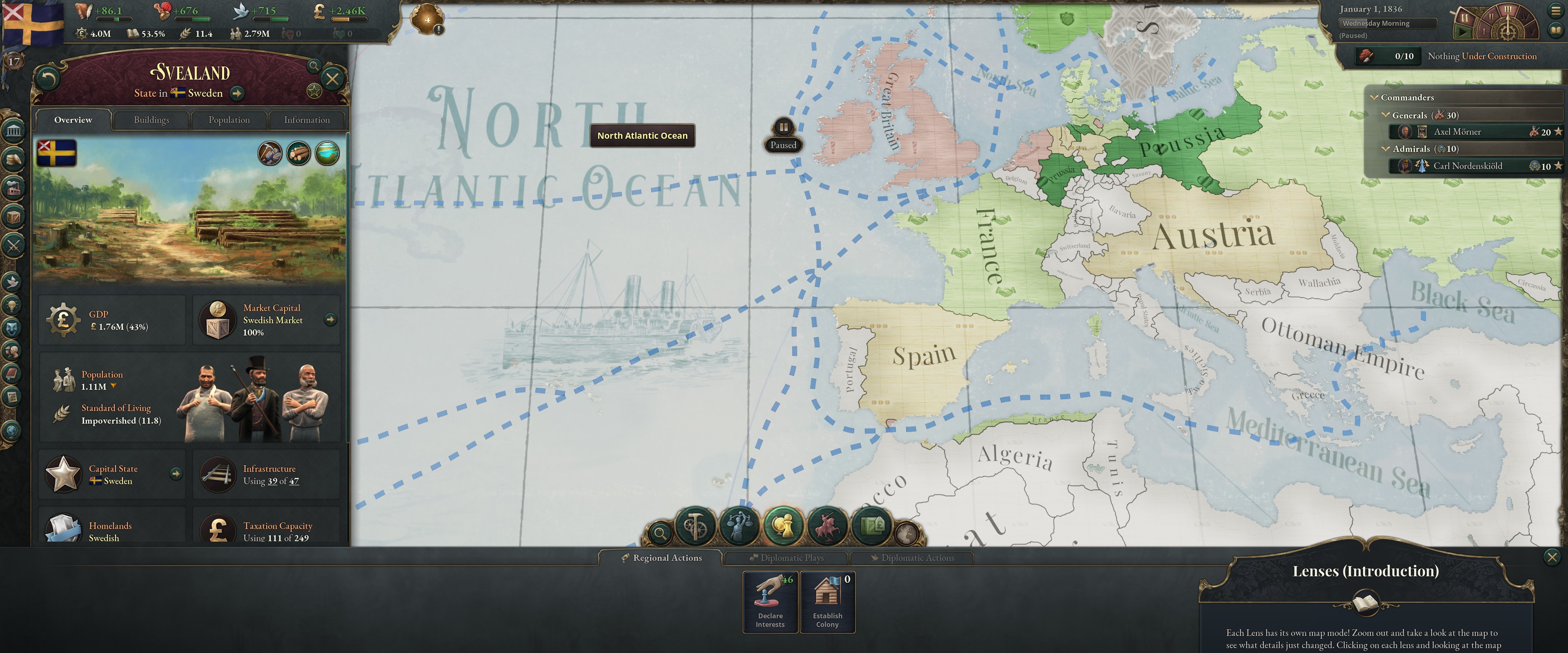The height and width of the screenshot is (653, 1568).
Task: Click the Establish Colony button
Action: pyautogui.click(x=828, y=601)
